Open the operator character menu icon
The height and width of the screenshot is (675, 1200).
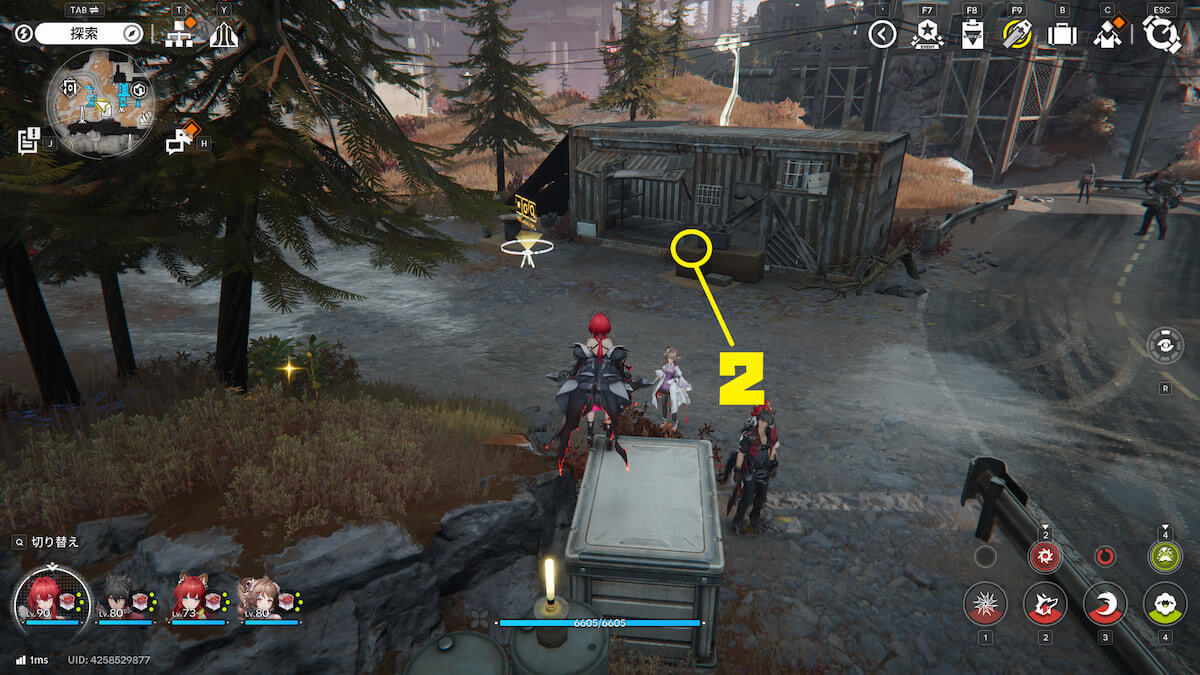[1106, 35]
